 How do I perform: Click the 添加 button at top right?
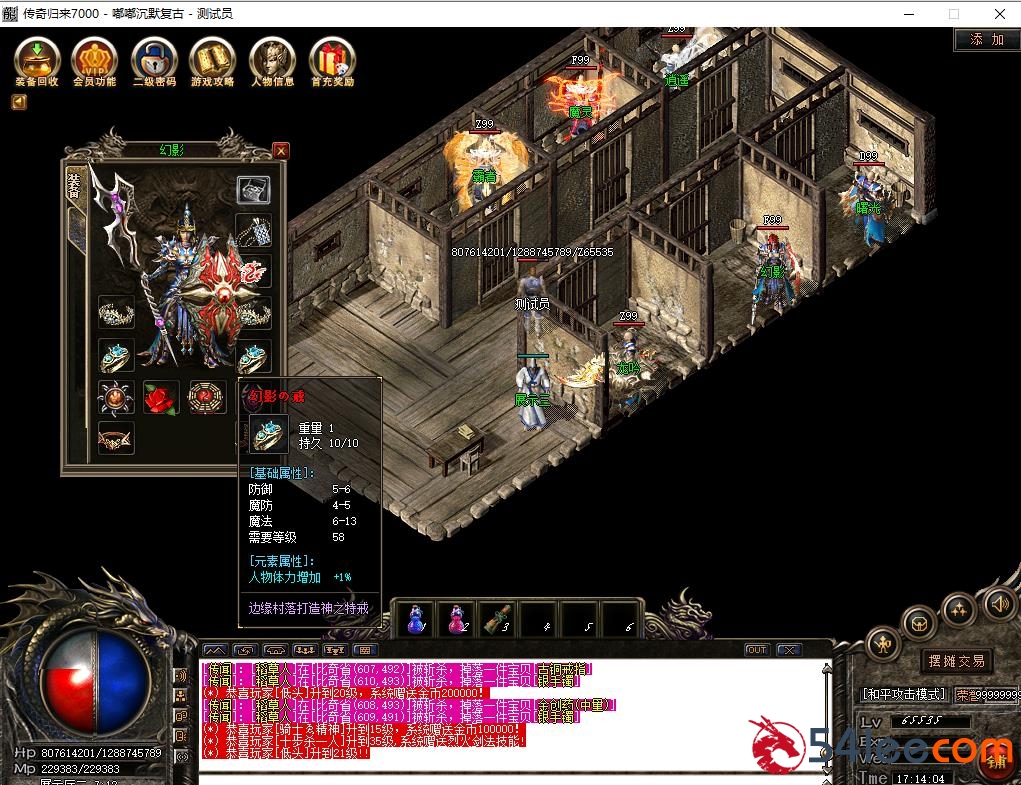(x=986, y=40)
